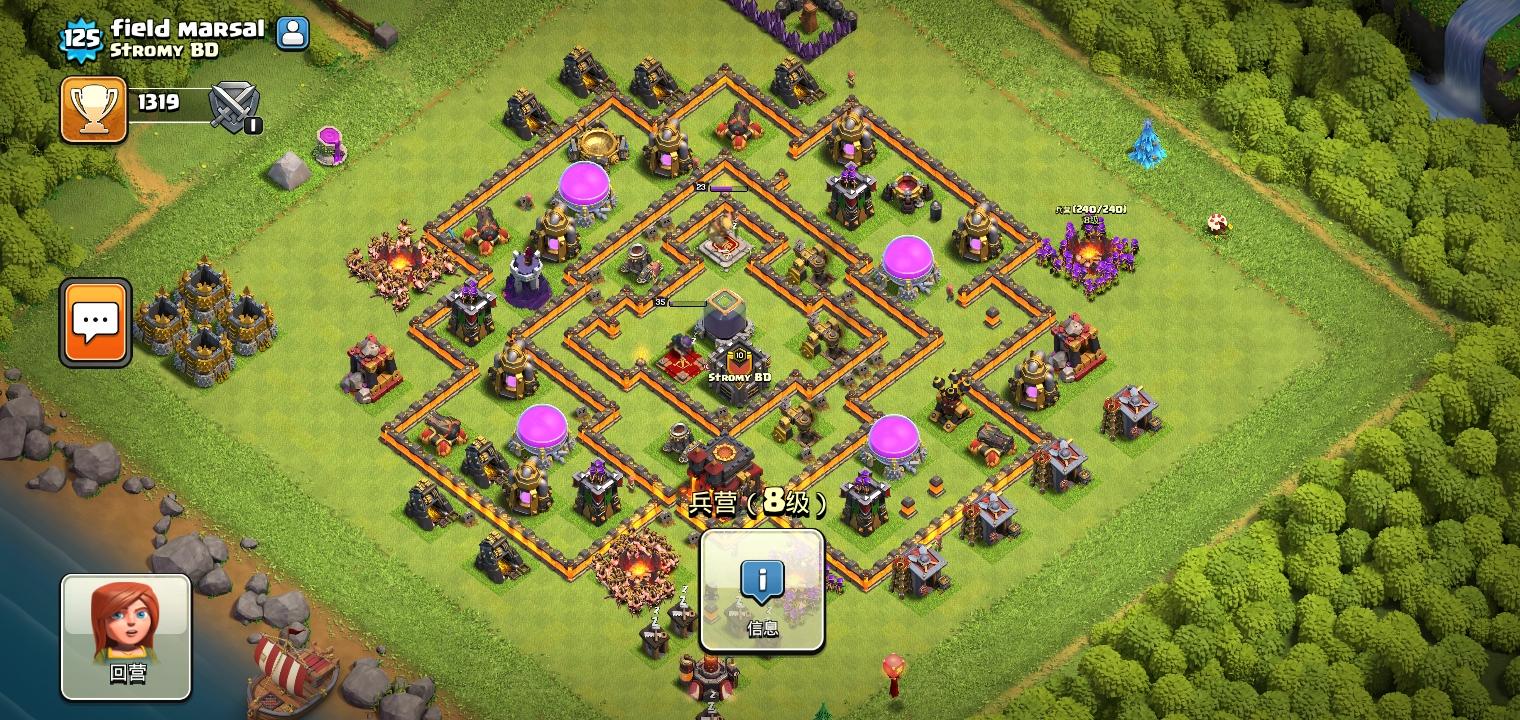The height and width of the screenshot is (720, 1520).
Task: Click the villager avatar portrait
Action: pyautogui.click(x=125, y=622)
